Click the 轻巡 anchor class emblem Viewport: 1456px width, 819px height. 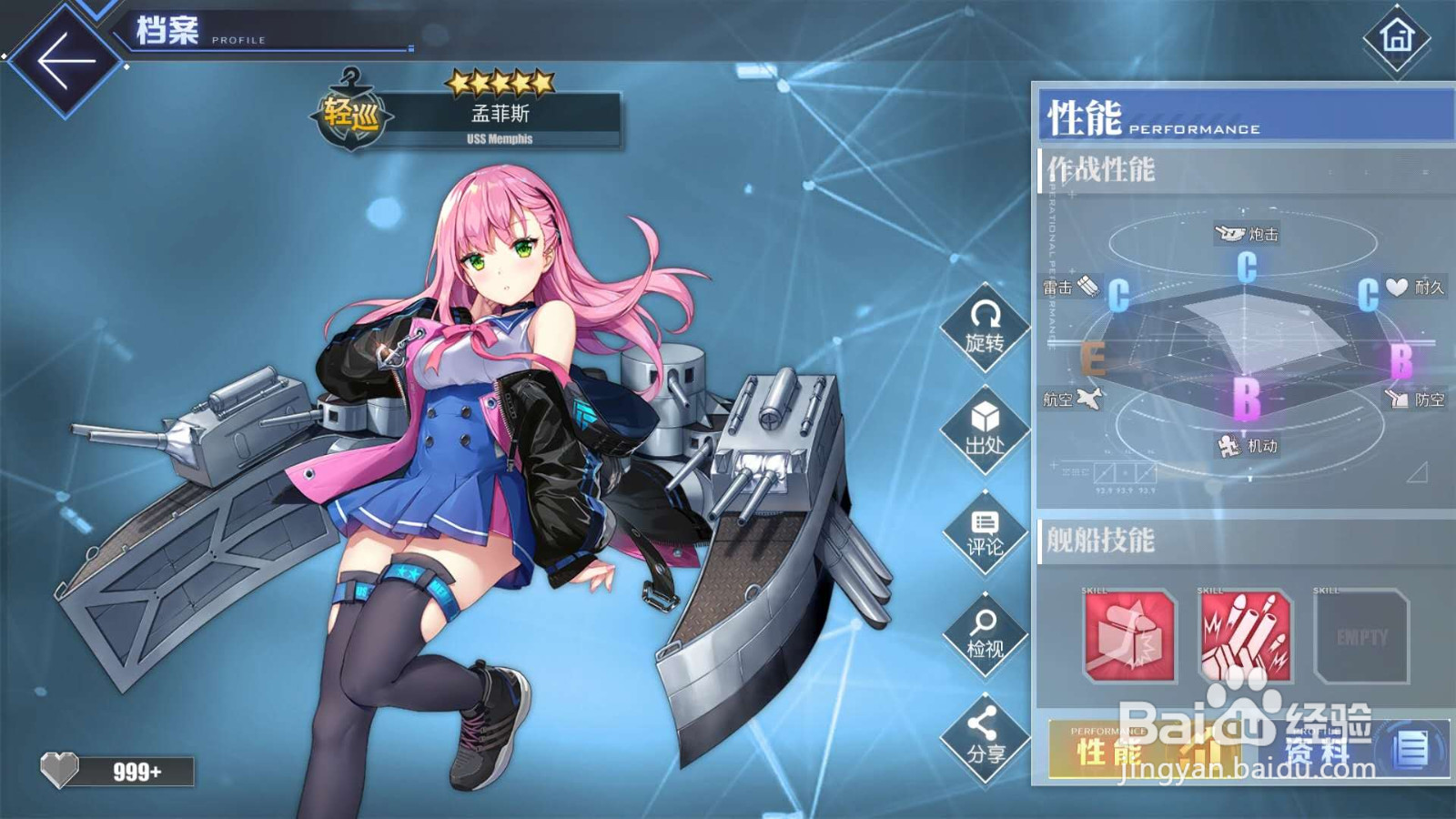point(352,111)
